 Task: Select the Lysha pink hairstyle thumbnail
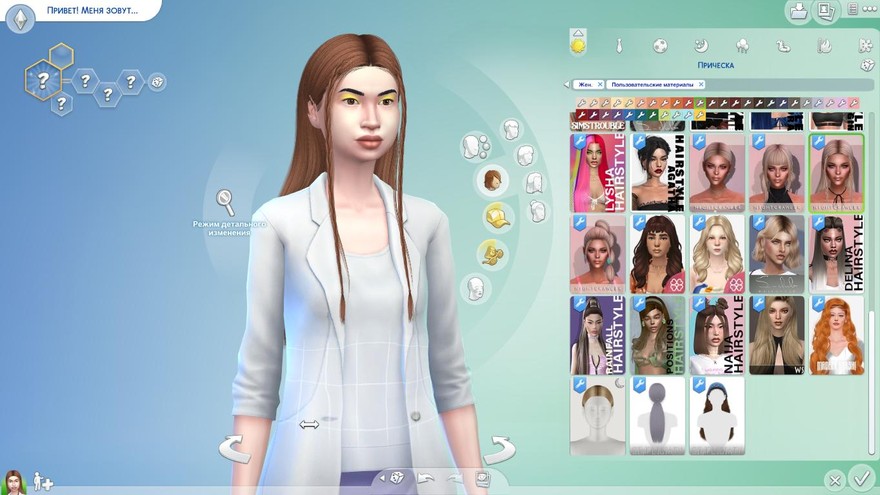(597, 173)
